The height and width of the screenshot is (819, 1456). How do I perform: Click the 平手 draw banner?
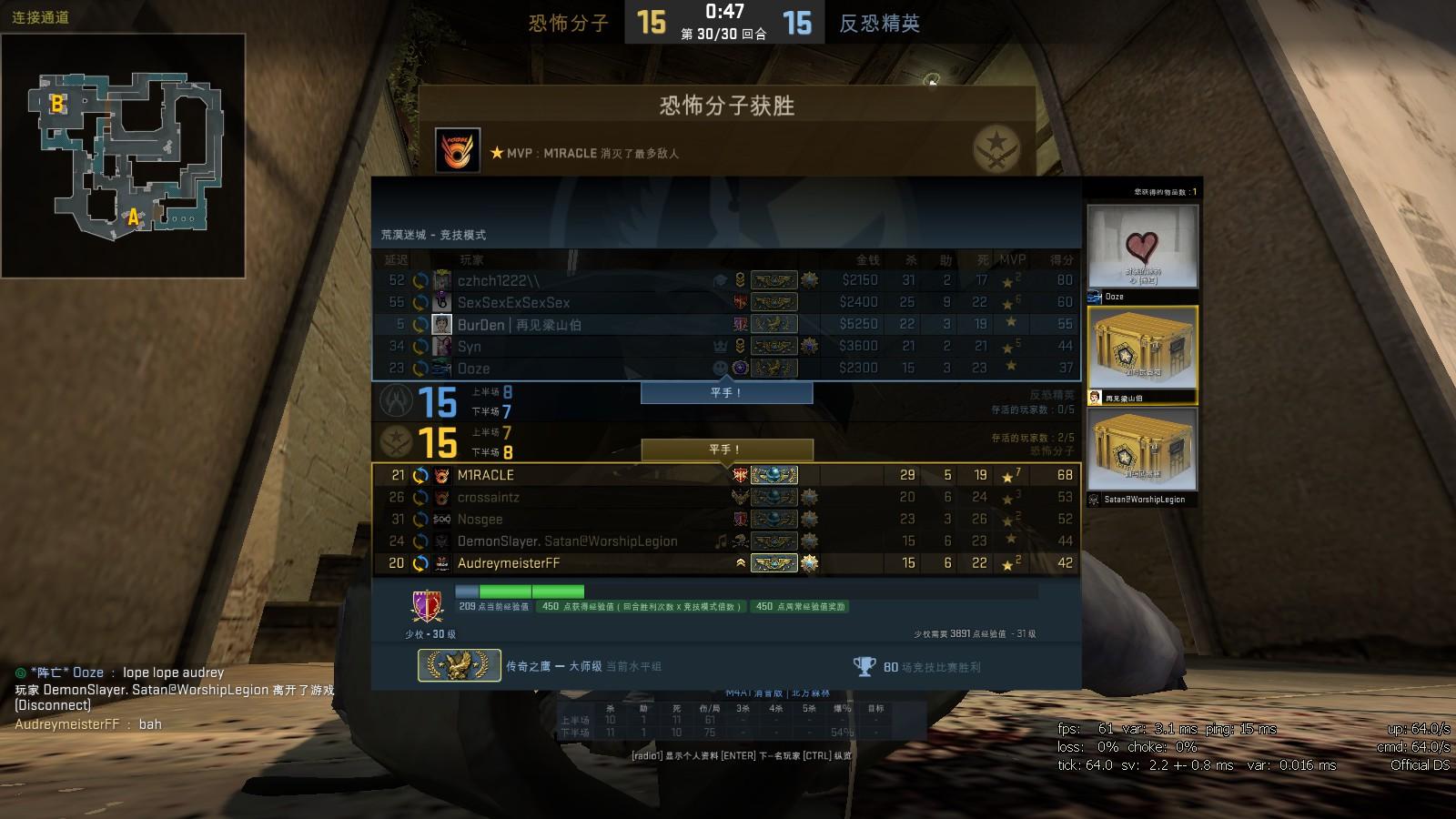(x=727, y=392)
